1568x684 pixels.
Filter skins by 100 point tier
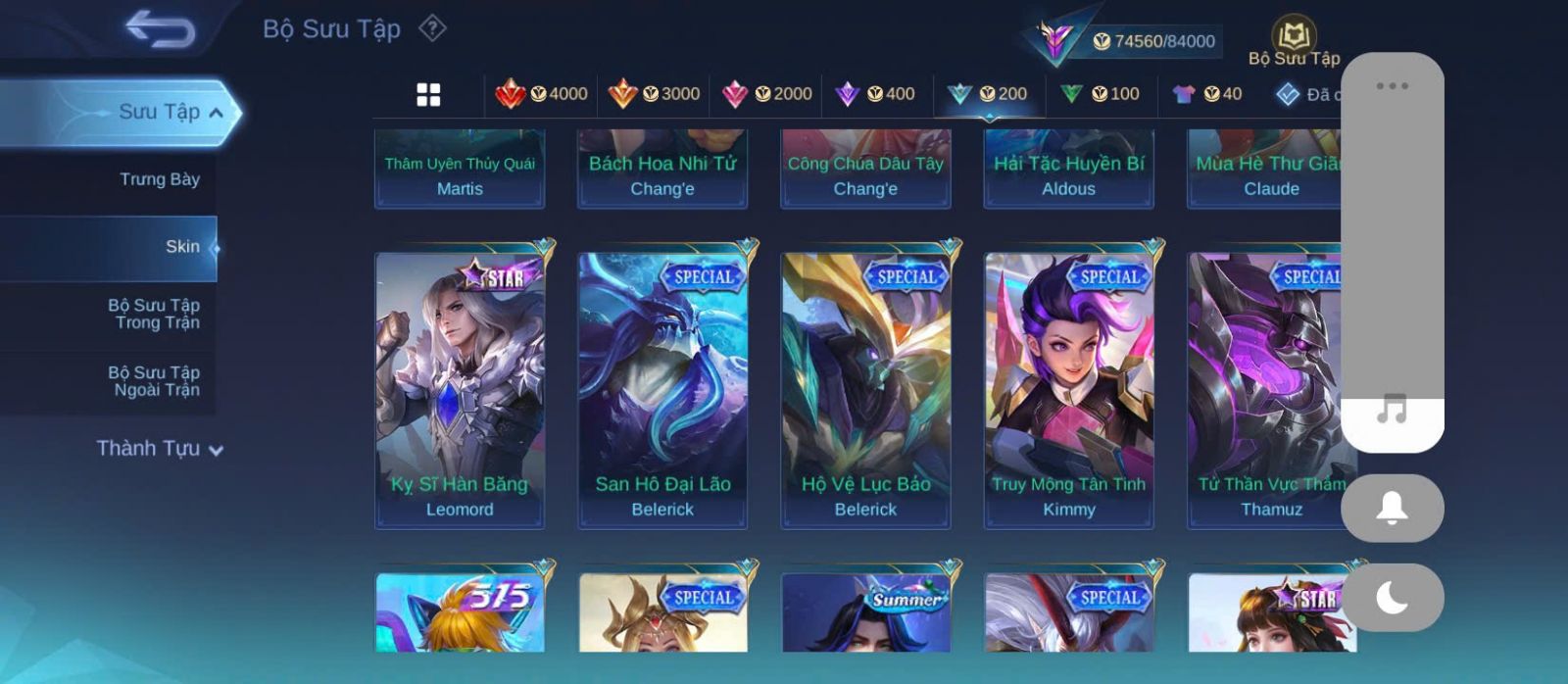tap(1100, 94)
